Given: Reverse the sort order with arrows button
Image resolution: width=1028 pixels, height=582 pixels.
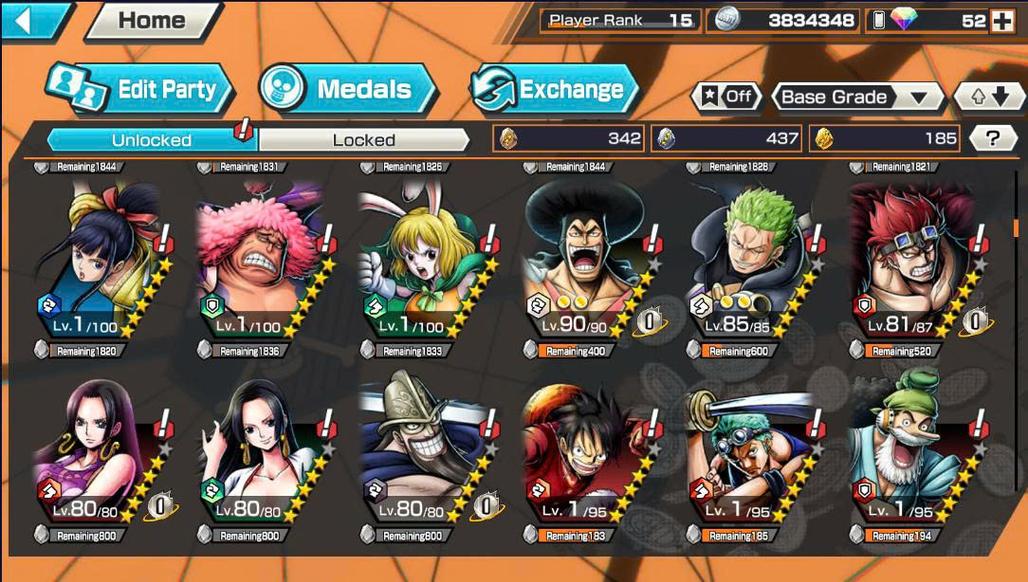Looking at the screenshot, I should click(989, 97).
